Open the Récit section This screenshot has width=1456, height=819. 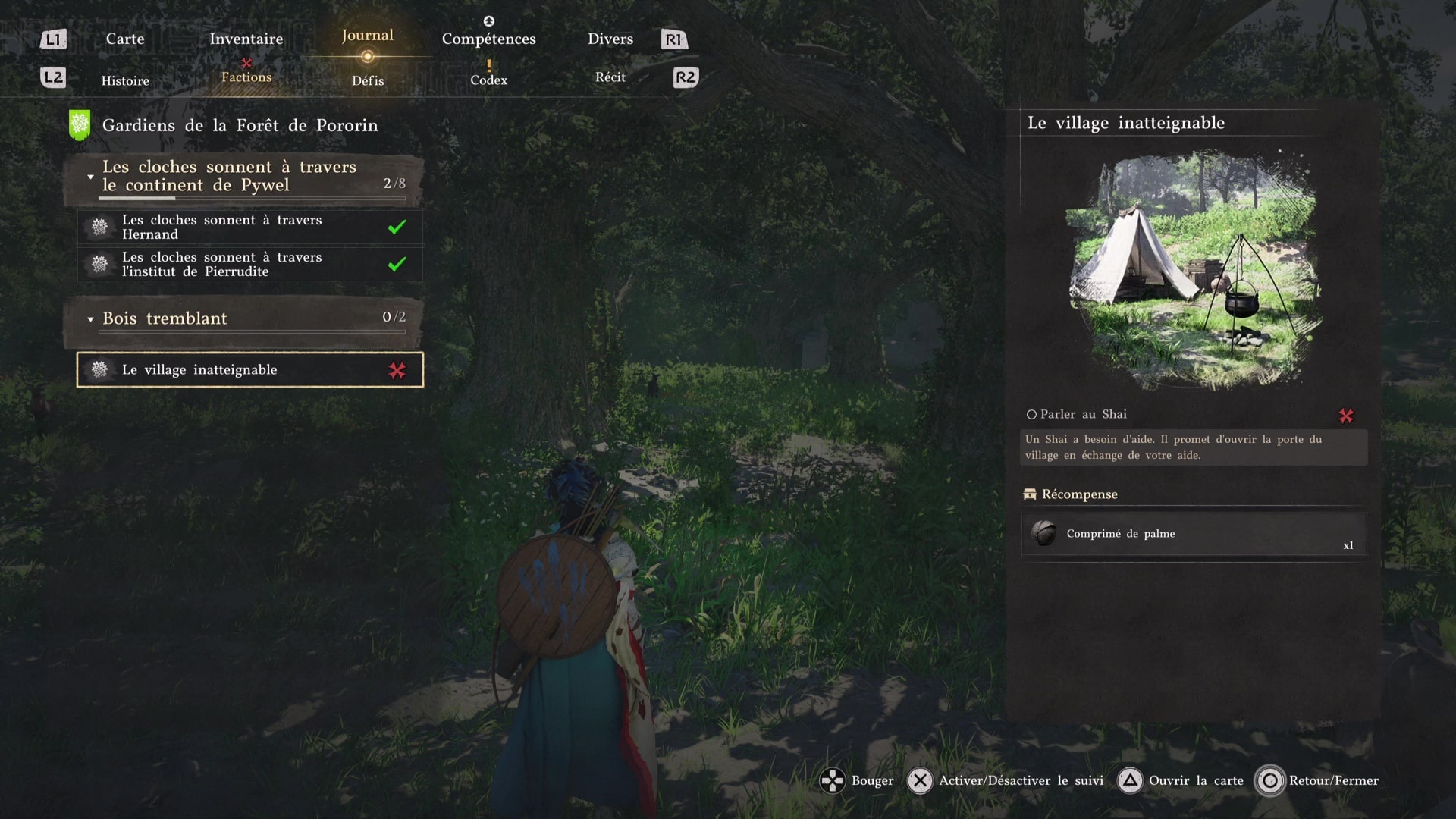(x=610, y=77)
